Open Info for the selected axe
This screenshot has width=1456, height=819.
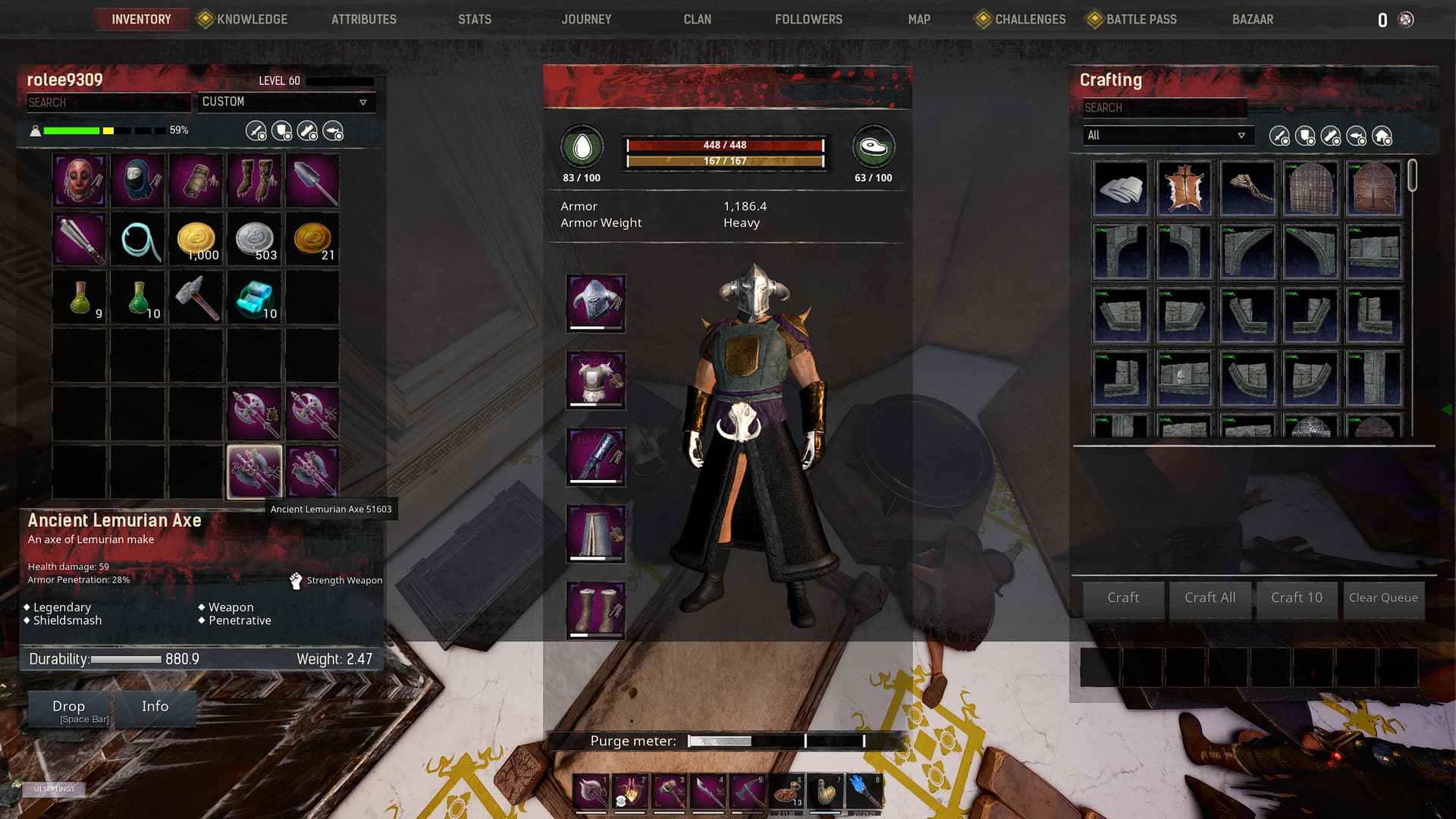coord(155,707)
